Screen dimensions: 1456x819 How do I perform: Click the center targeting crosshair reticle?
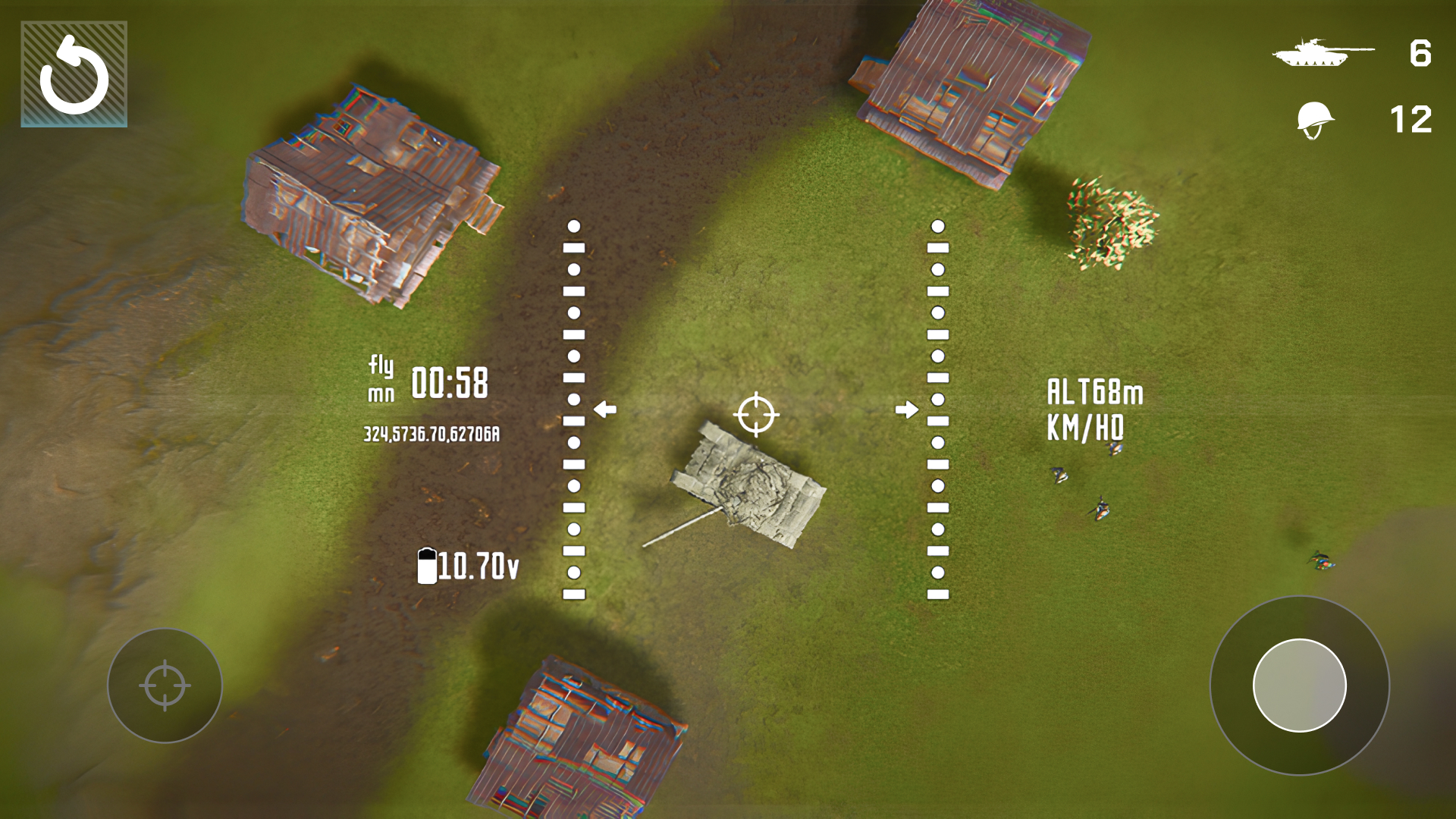pyautogui.click(x=758, y=415)
